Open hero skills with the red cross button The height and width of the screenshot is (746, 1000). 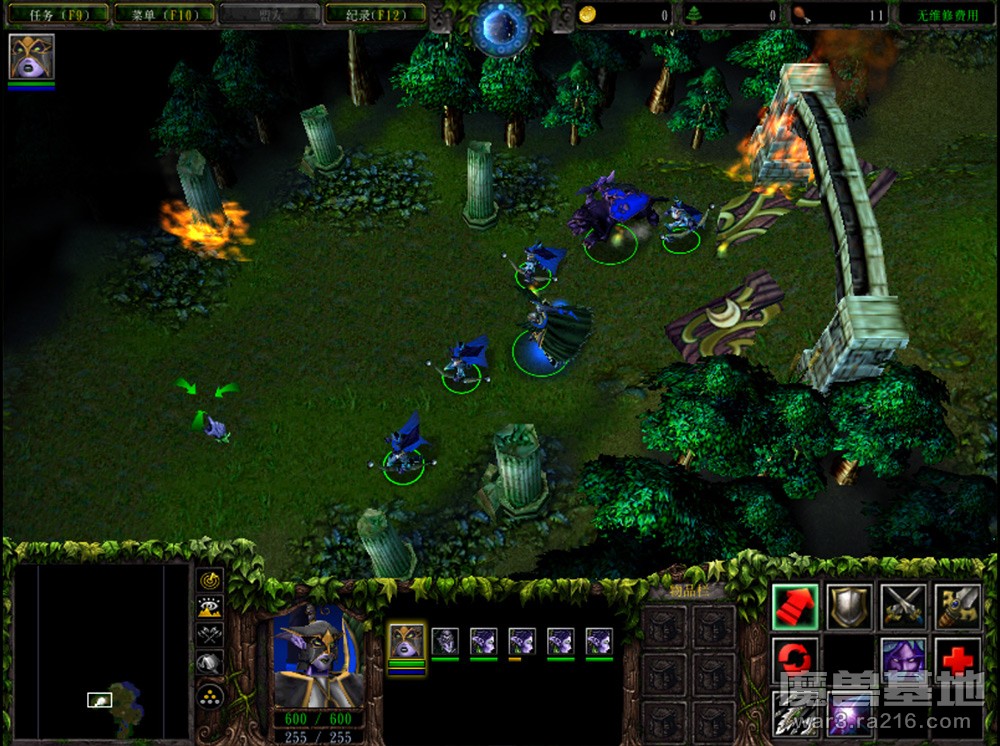tap(957, 660)
